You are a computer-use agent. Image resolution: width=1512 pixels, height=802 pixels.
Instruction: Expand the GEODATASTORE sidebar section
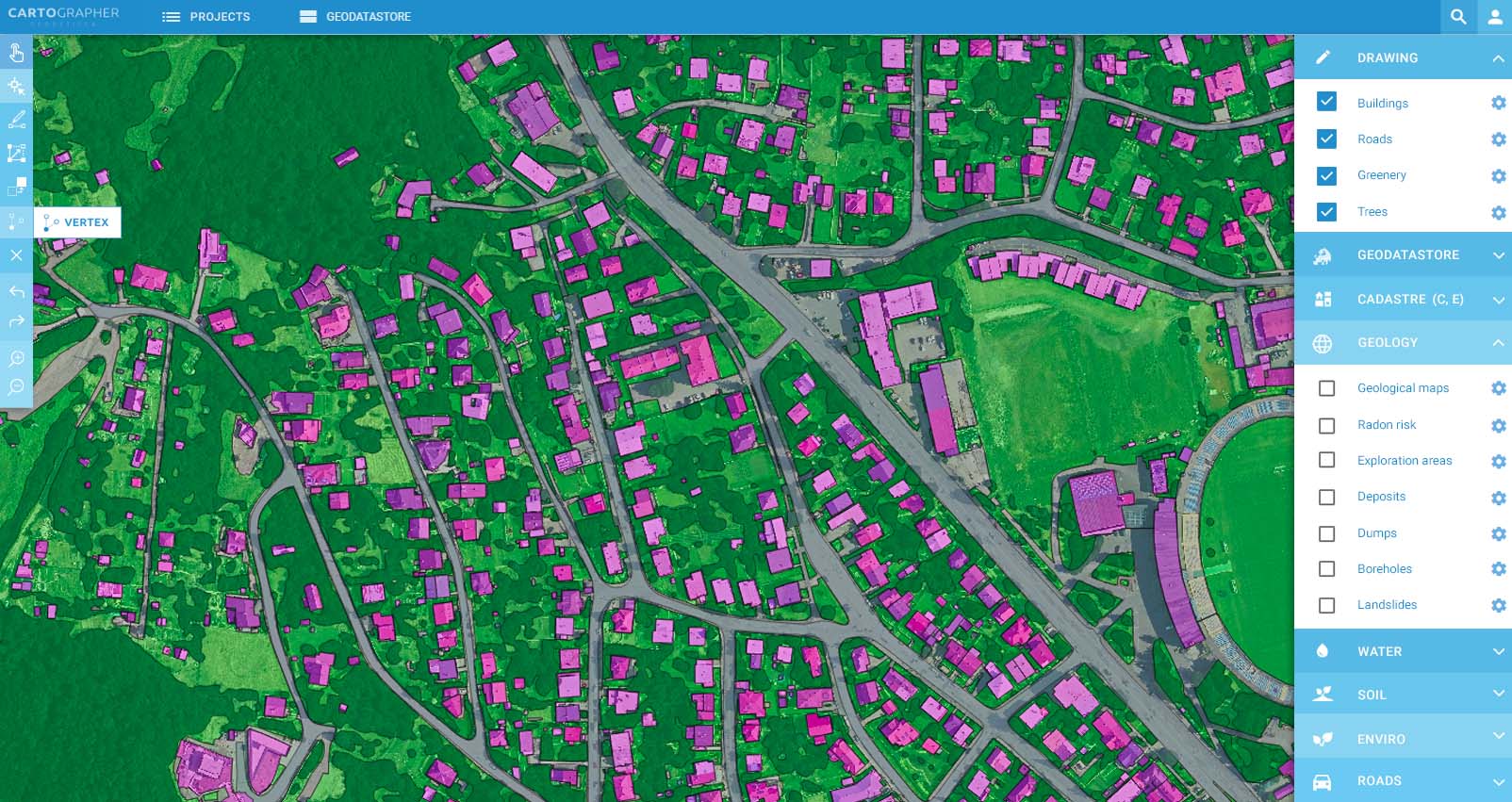point(1403,254)
